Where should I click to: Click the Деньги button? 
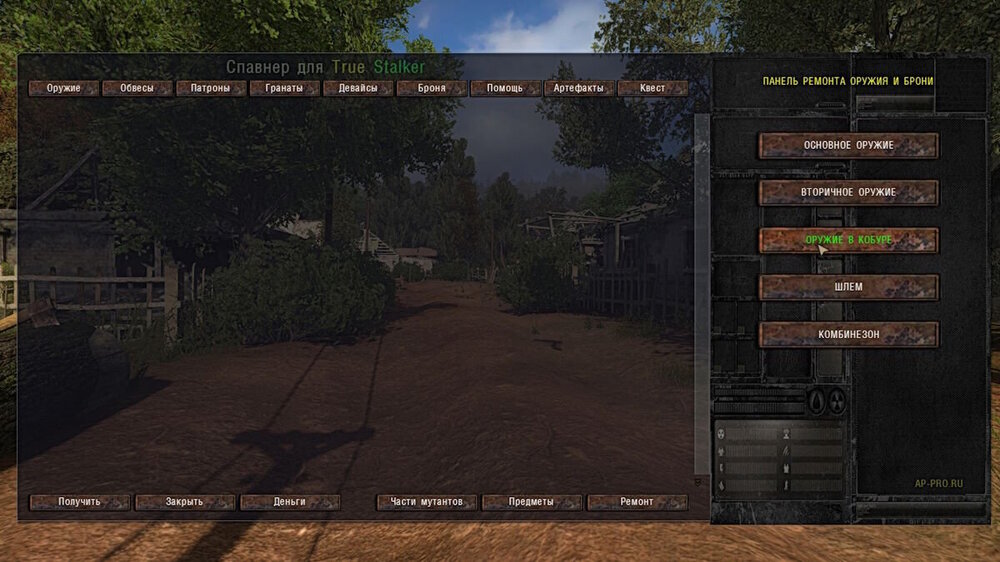pos(290,502)
